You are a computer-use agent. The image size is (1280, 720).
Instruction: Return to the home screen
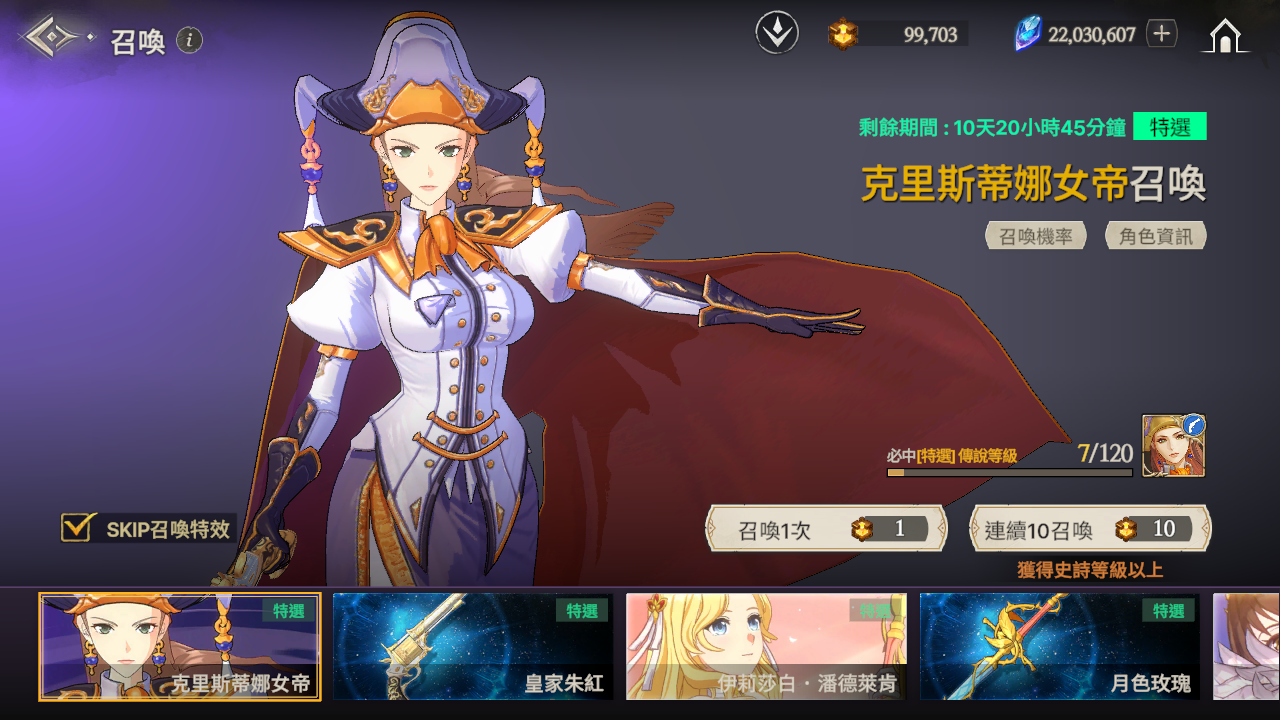(x=1225, y=36)
